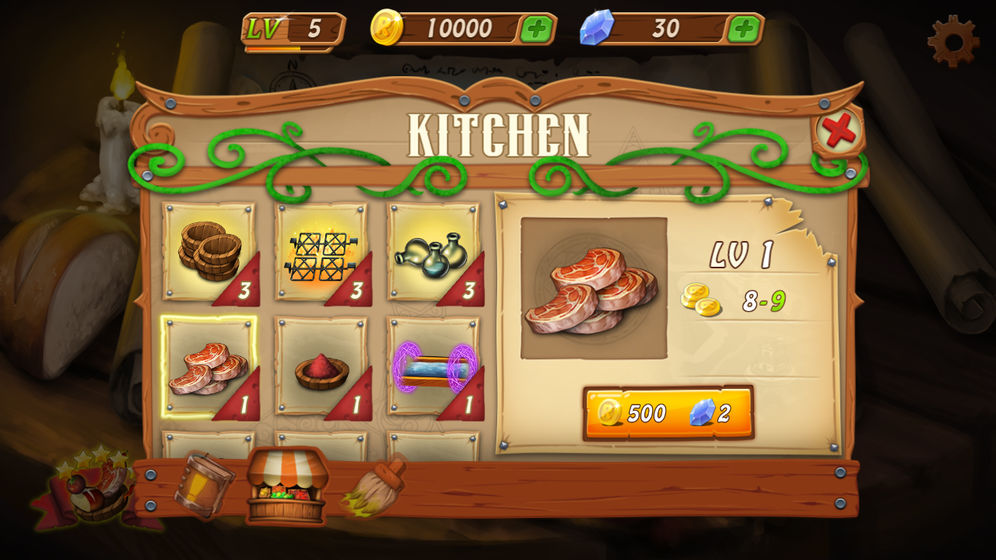Viewport: 996px width, 560px height.
Task: Open the beer mug tab
Action: (203, 485)
